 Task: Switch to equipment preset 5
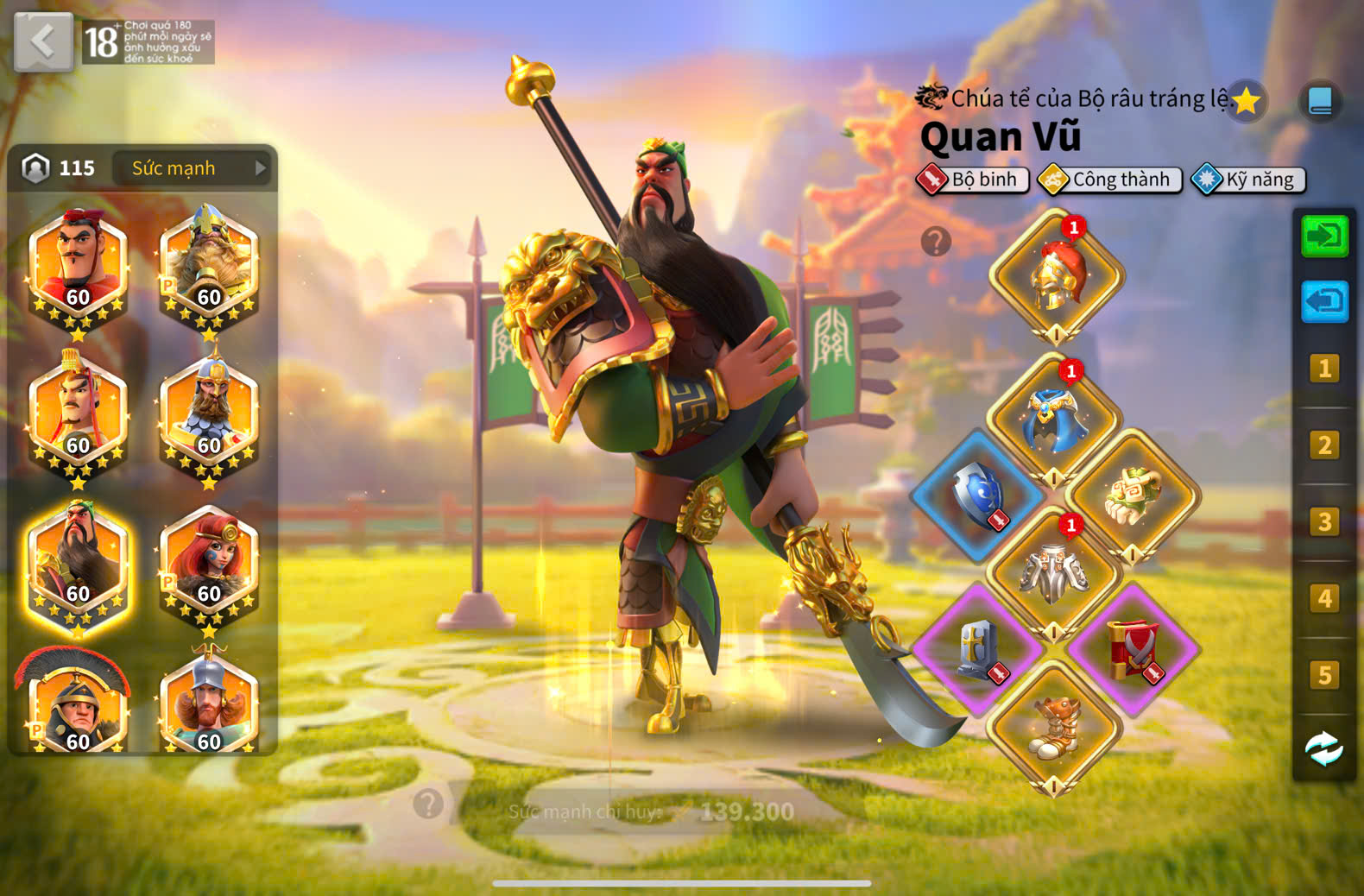point(1324,675)
